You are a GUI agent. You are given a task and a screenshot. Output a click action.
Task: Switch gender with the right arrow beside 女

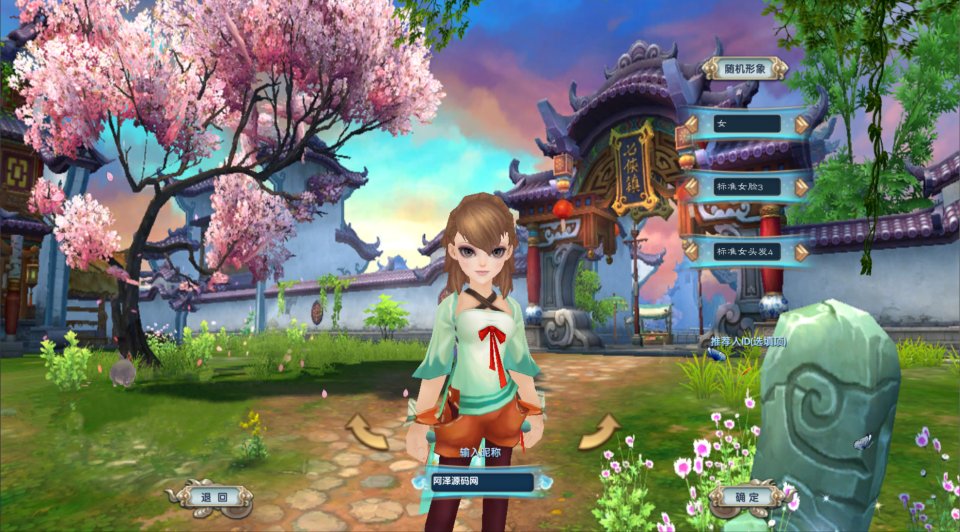point(802,124)
